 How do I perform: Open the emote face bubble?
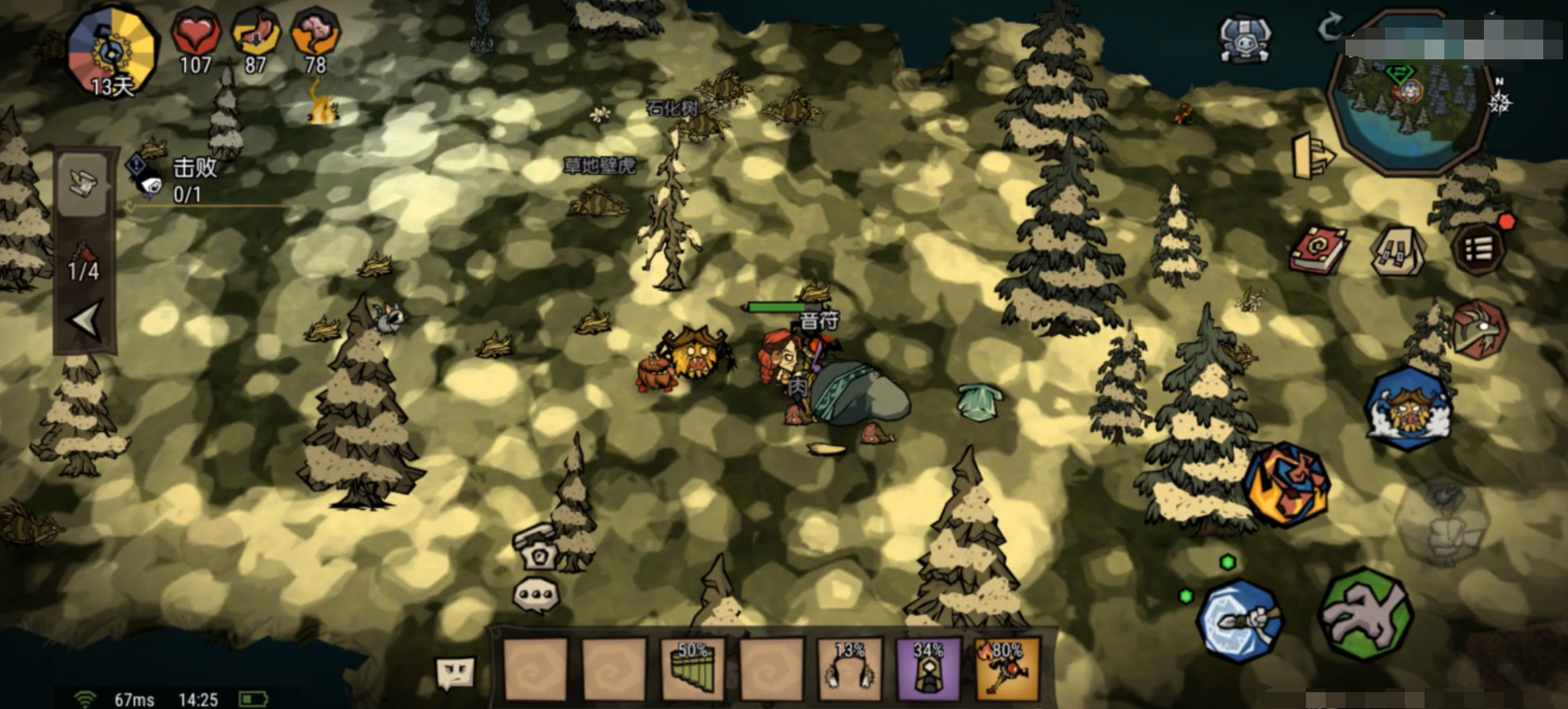[x=455, y=672]
